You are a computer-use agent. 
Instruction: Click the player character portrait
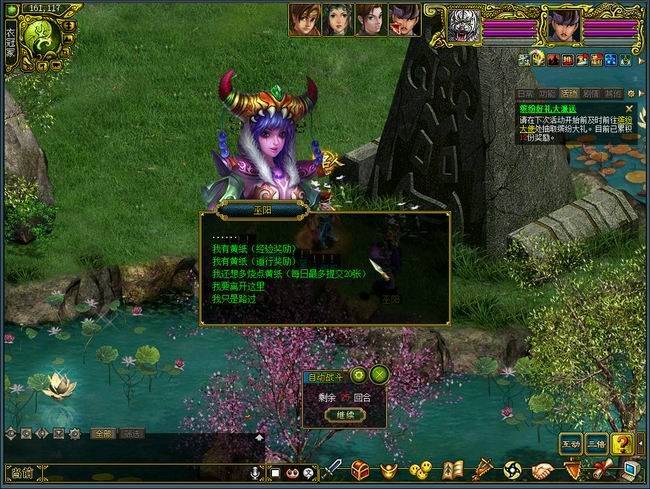click(563, 23)
